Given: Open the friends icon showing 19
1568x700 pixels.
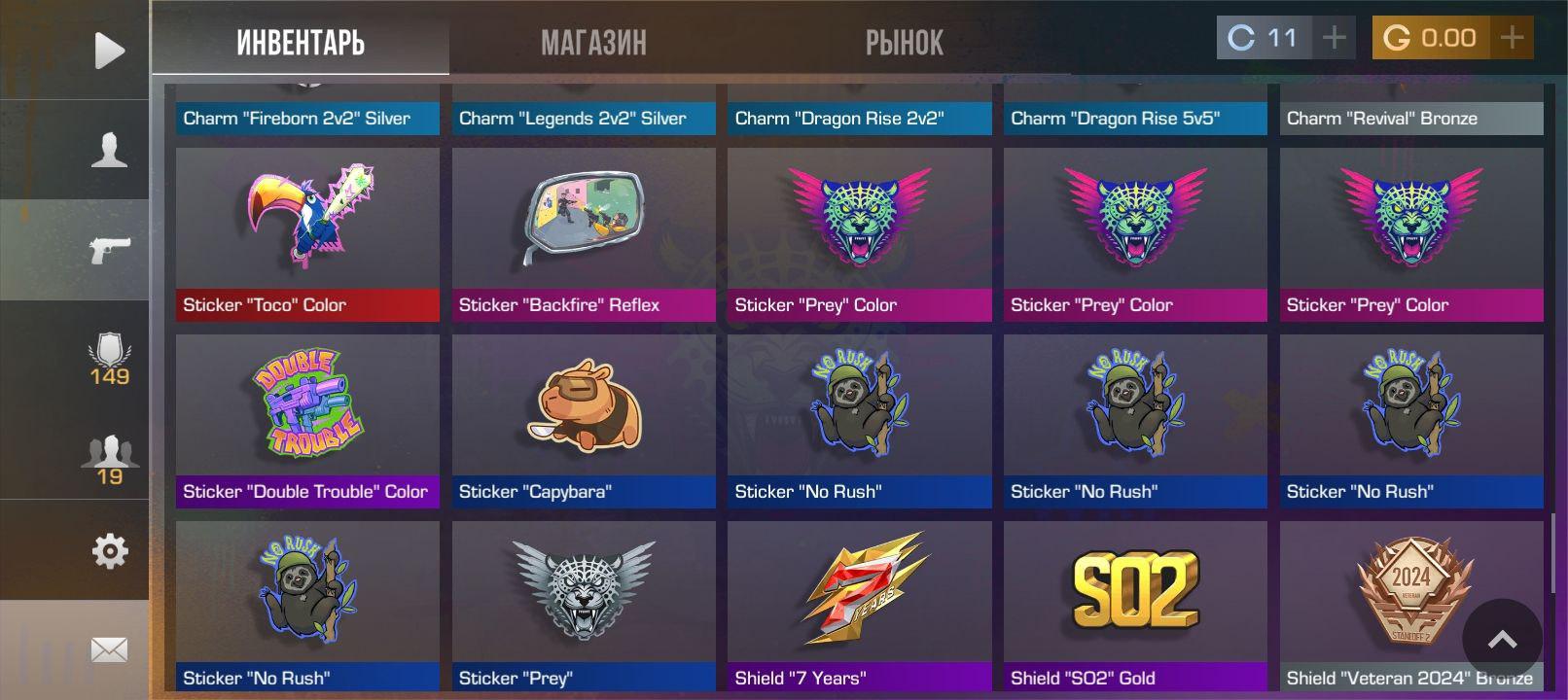Looking at the screenshot, I should coord(109,459).
